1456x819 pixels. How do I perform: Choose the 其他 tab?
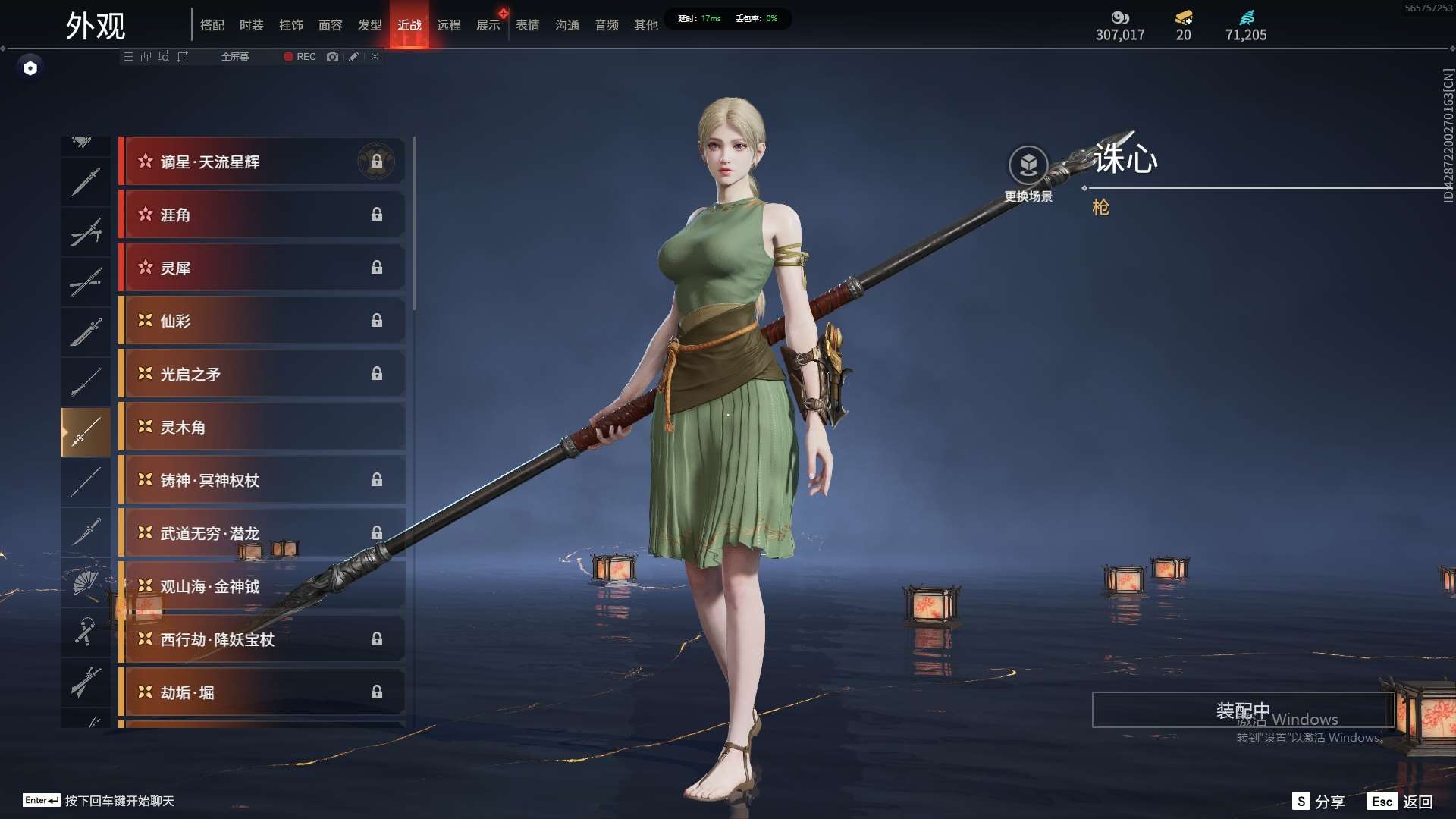pos(646,25)
